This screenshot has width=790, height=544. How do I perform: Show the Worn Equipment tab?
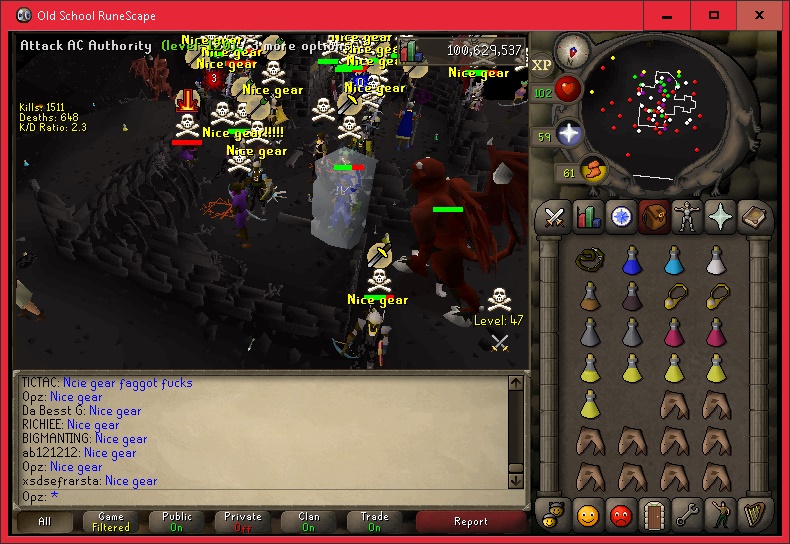click(688, 215)
